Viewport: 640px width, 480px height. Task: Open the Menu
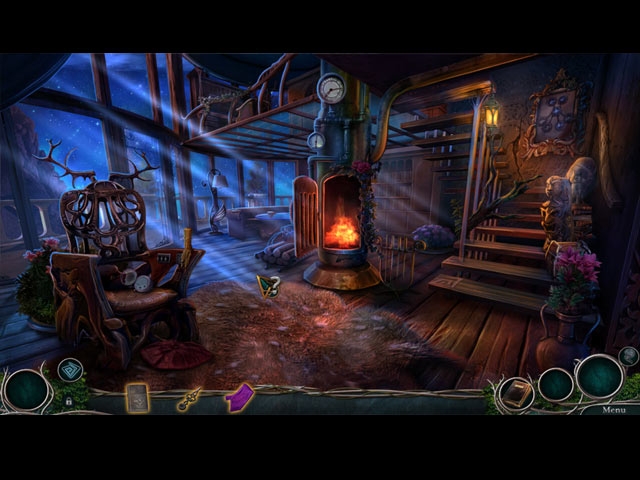pos(613,409)
